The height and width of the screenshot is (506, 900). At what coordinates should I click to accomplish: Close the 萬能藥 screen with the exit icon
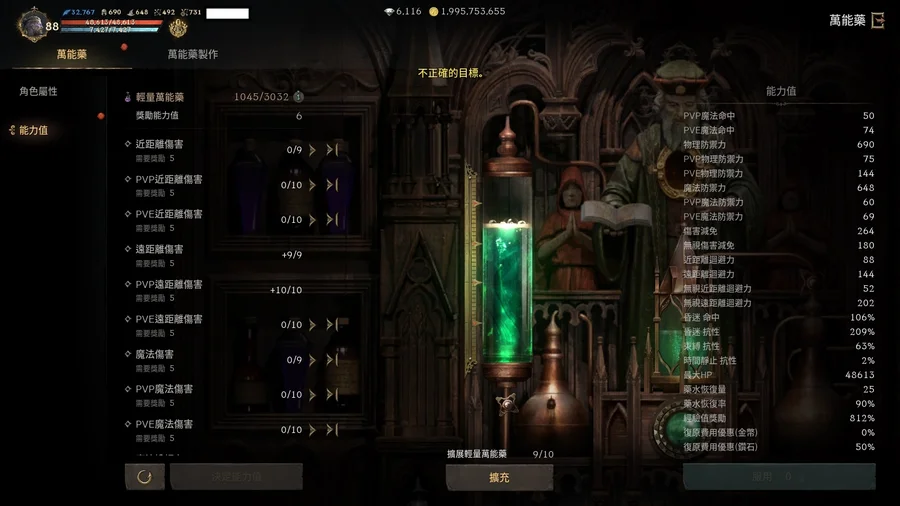click(x=878, y=20)
